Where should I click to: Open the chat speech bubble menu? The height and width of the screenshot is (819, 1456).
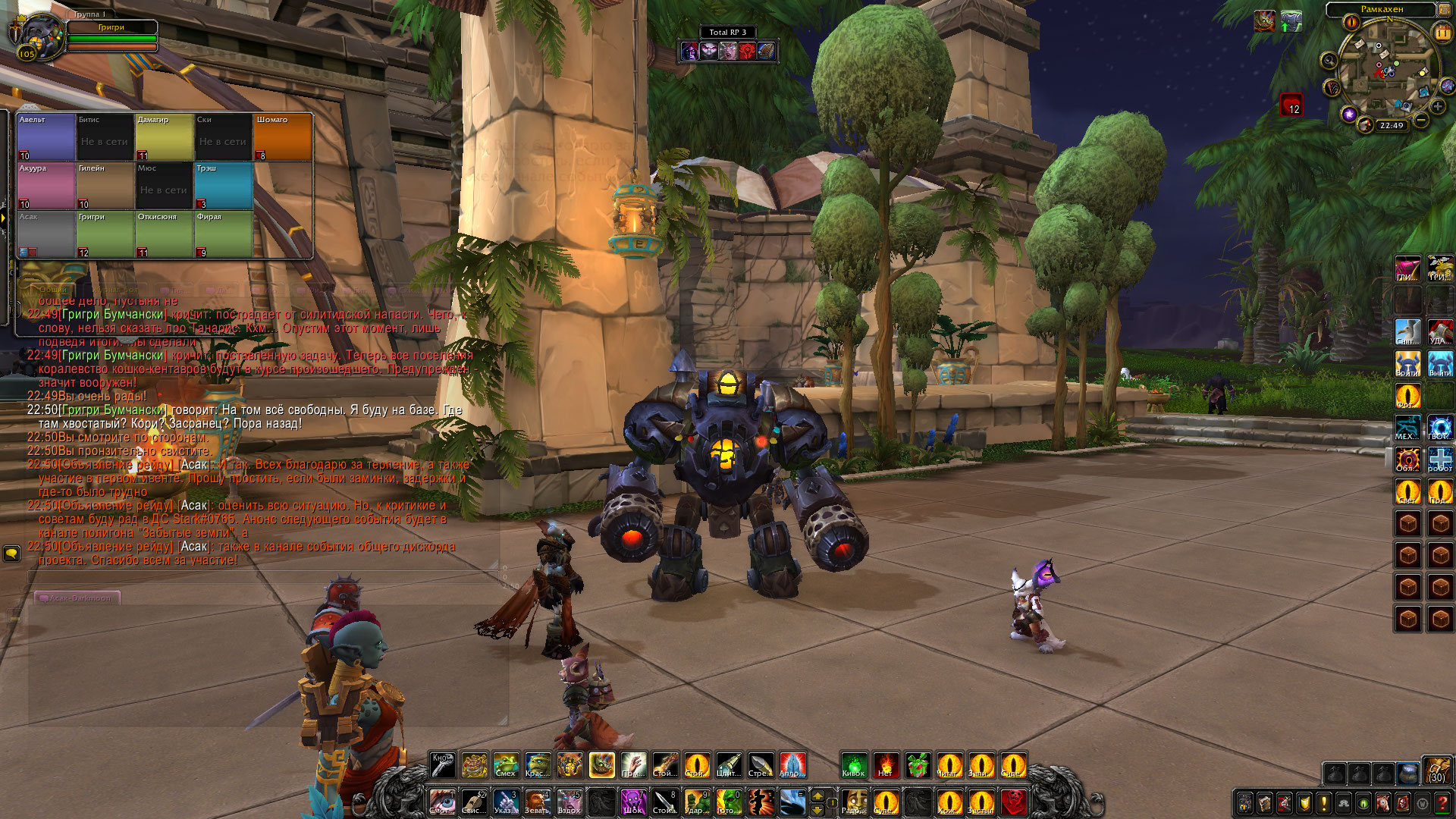coord(11,554)
